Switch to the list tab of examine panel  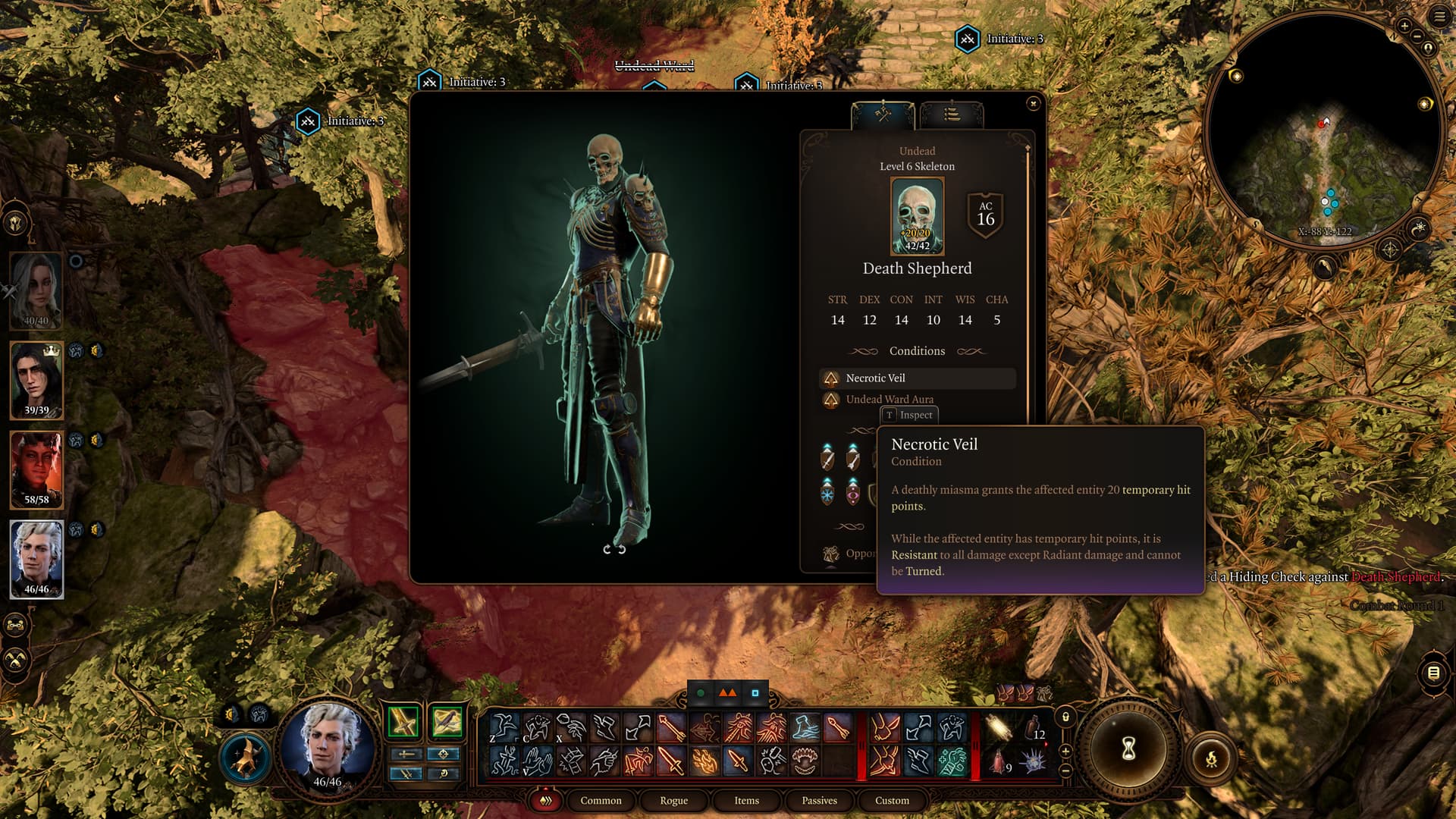952,115
